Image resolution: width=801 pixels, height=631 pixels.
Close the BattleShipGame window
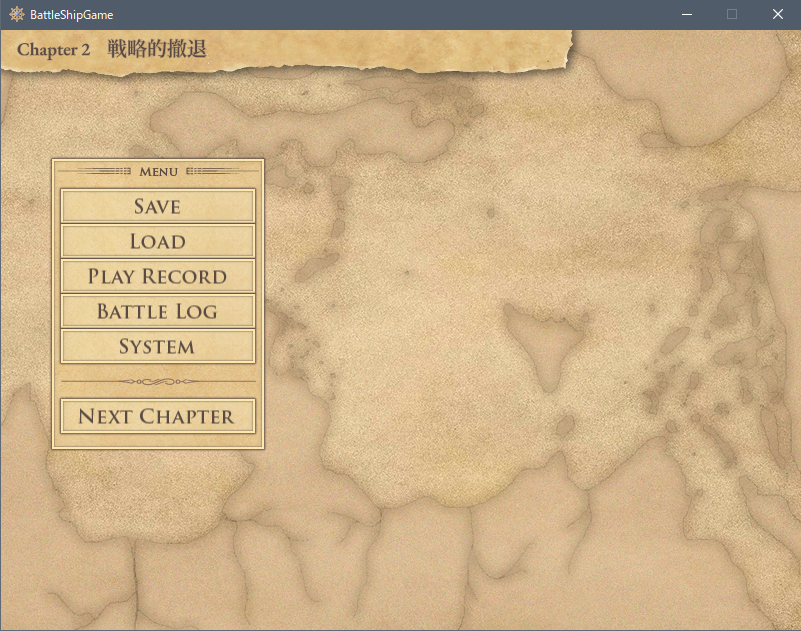(777, 14)
